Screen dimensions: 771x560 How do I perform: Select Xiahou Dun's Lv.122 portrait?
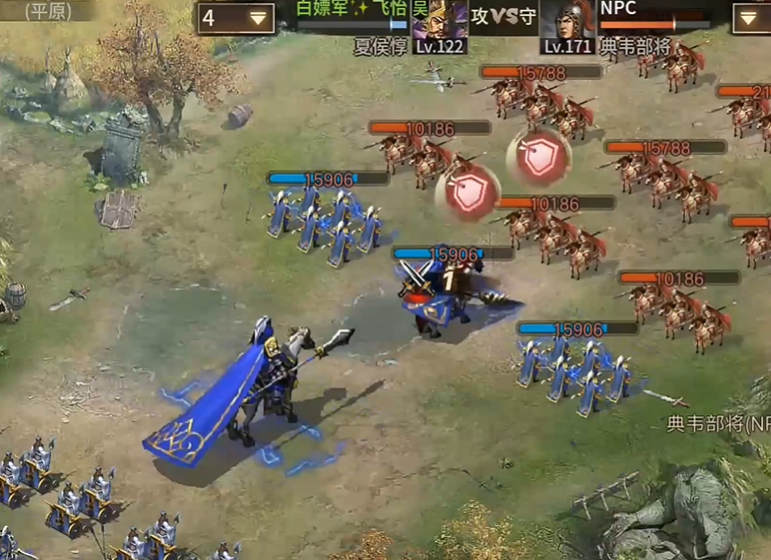coord(439,20)
